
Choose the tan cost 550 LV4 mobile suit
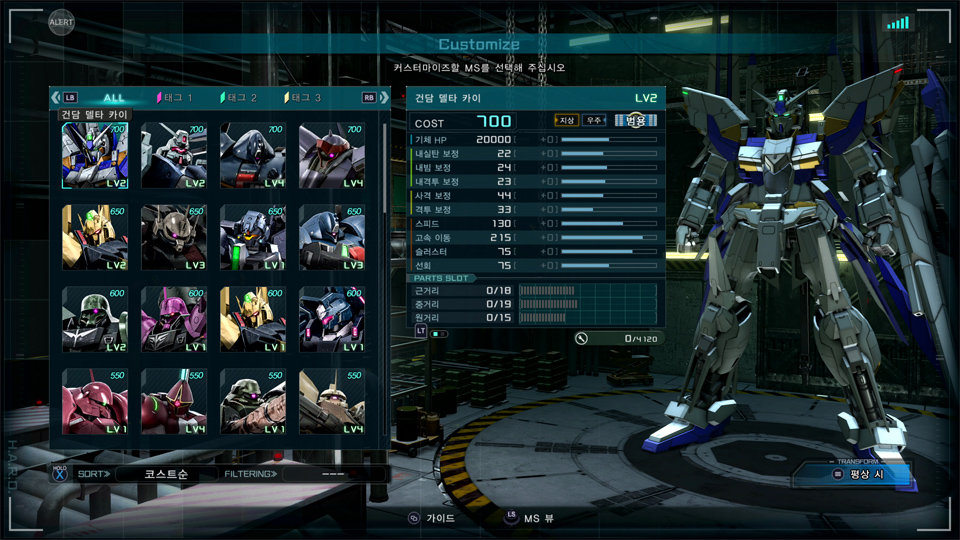click(x=332, y=402)
